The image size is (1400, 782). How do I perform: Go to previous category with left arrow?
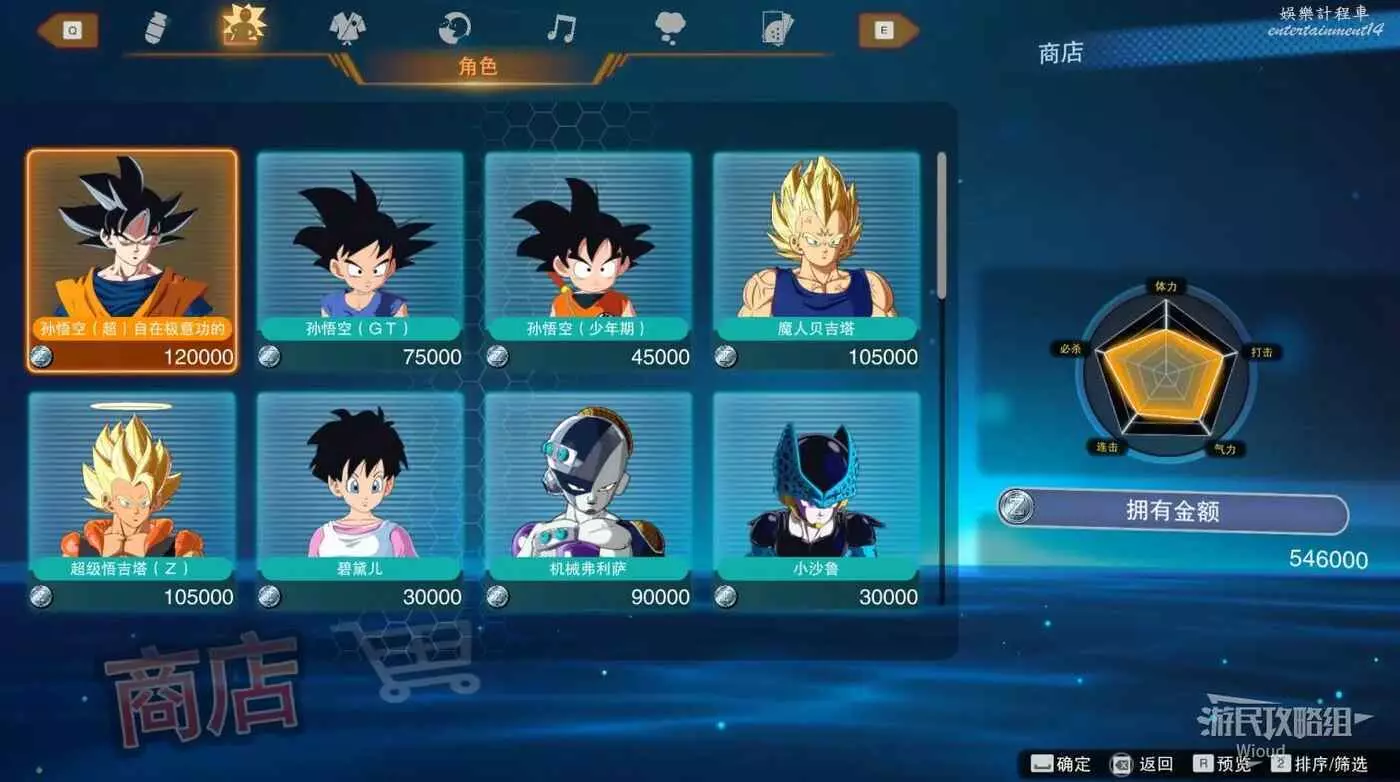point(68,30)
